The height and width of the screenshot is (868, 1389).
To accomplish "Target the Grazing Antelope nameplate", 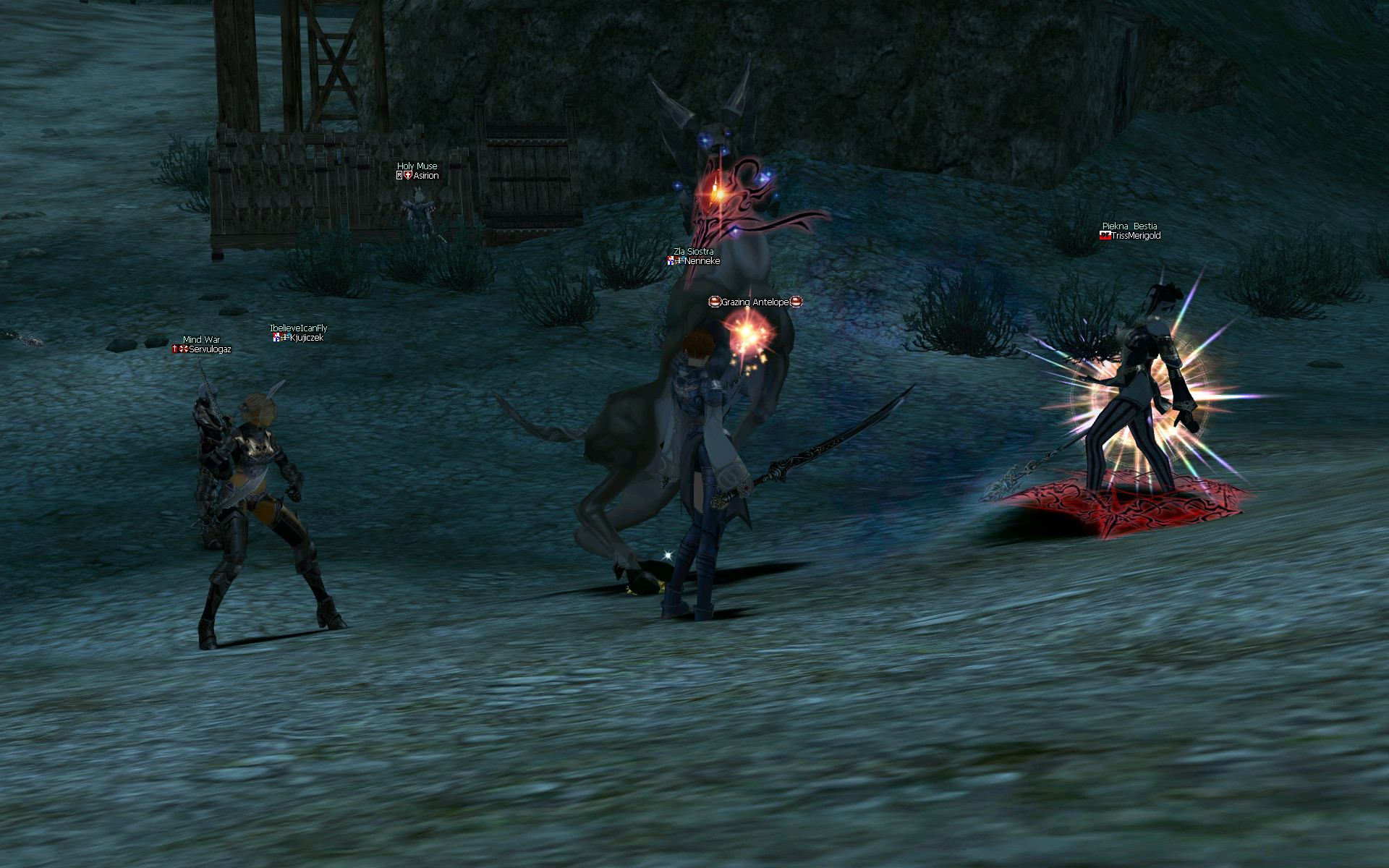I will pos(755,302).
